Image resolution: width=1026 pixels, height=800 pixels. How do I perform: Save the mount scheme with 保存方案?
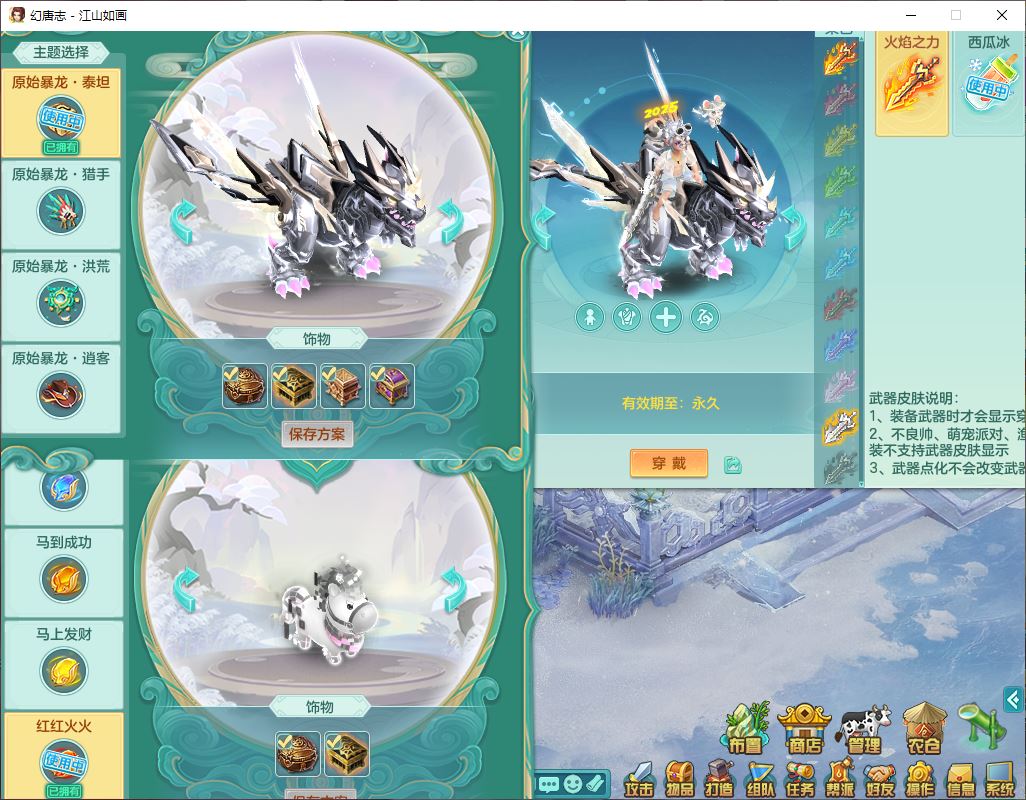317,434
